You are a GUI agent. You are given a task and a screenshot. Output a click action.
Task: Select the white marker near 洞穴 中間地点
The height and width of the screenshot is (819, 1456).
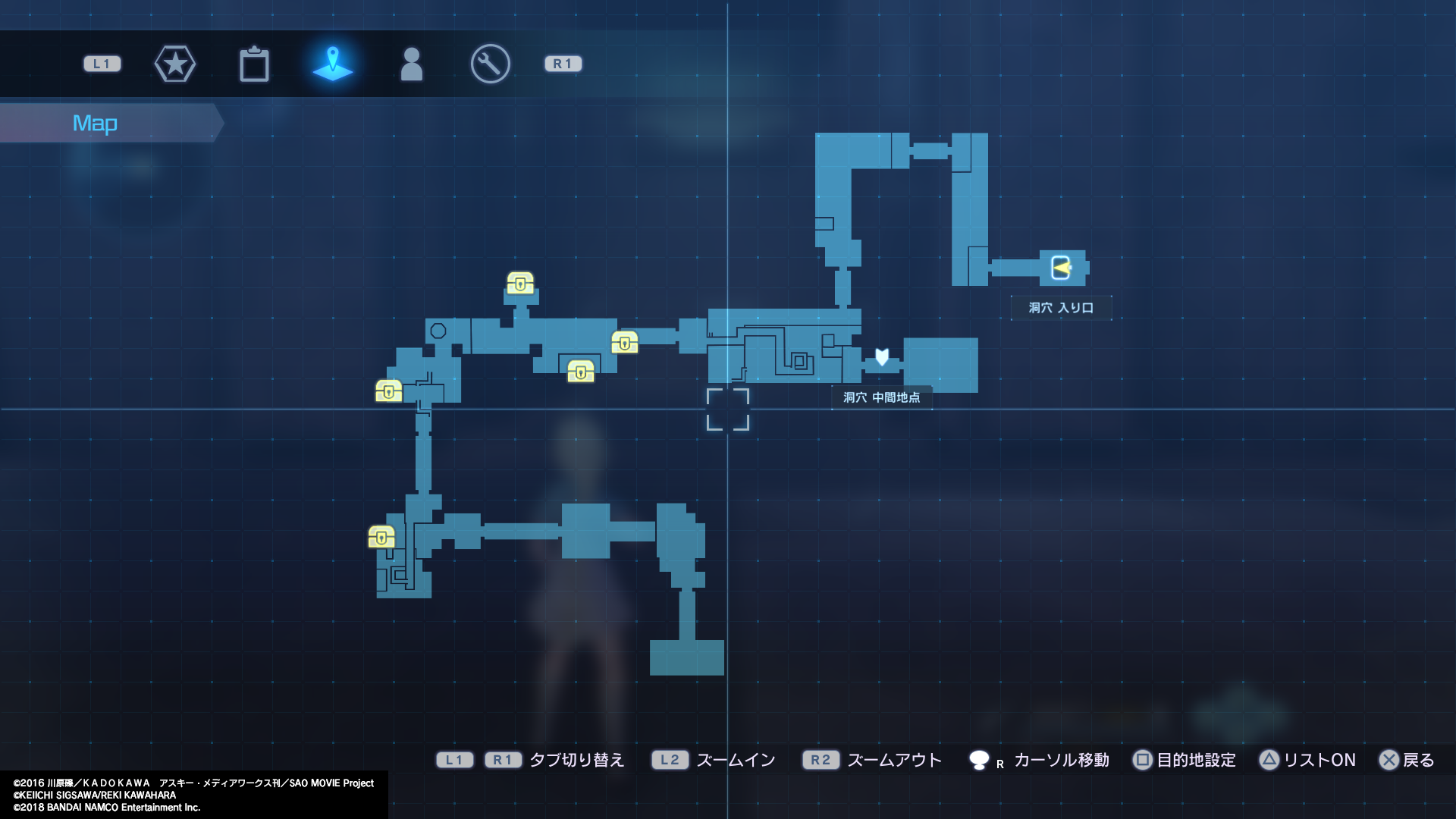click(x=881, y=357)
